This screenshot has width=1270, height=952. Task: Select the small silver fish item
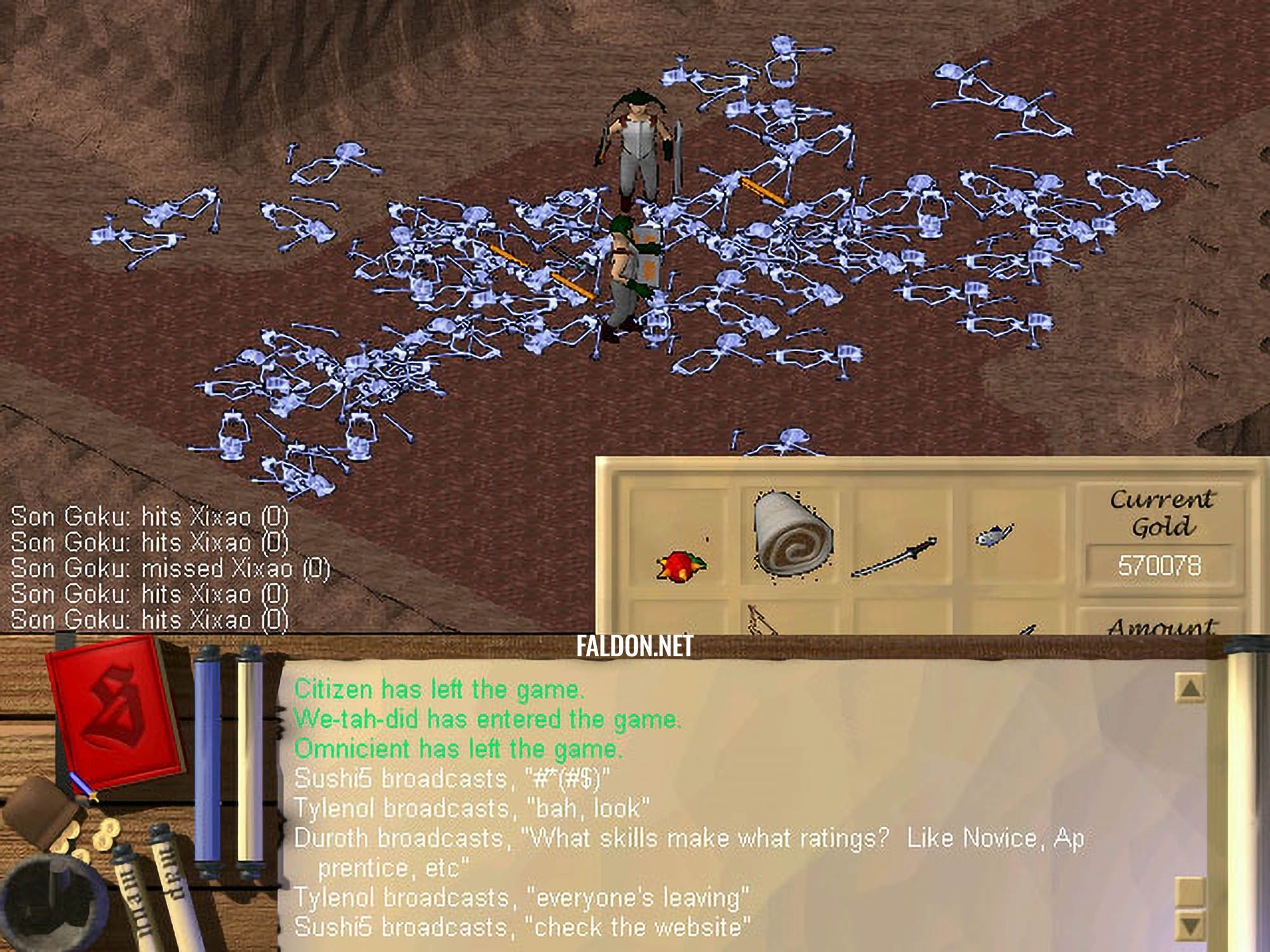click(x=994, y=536)
